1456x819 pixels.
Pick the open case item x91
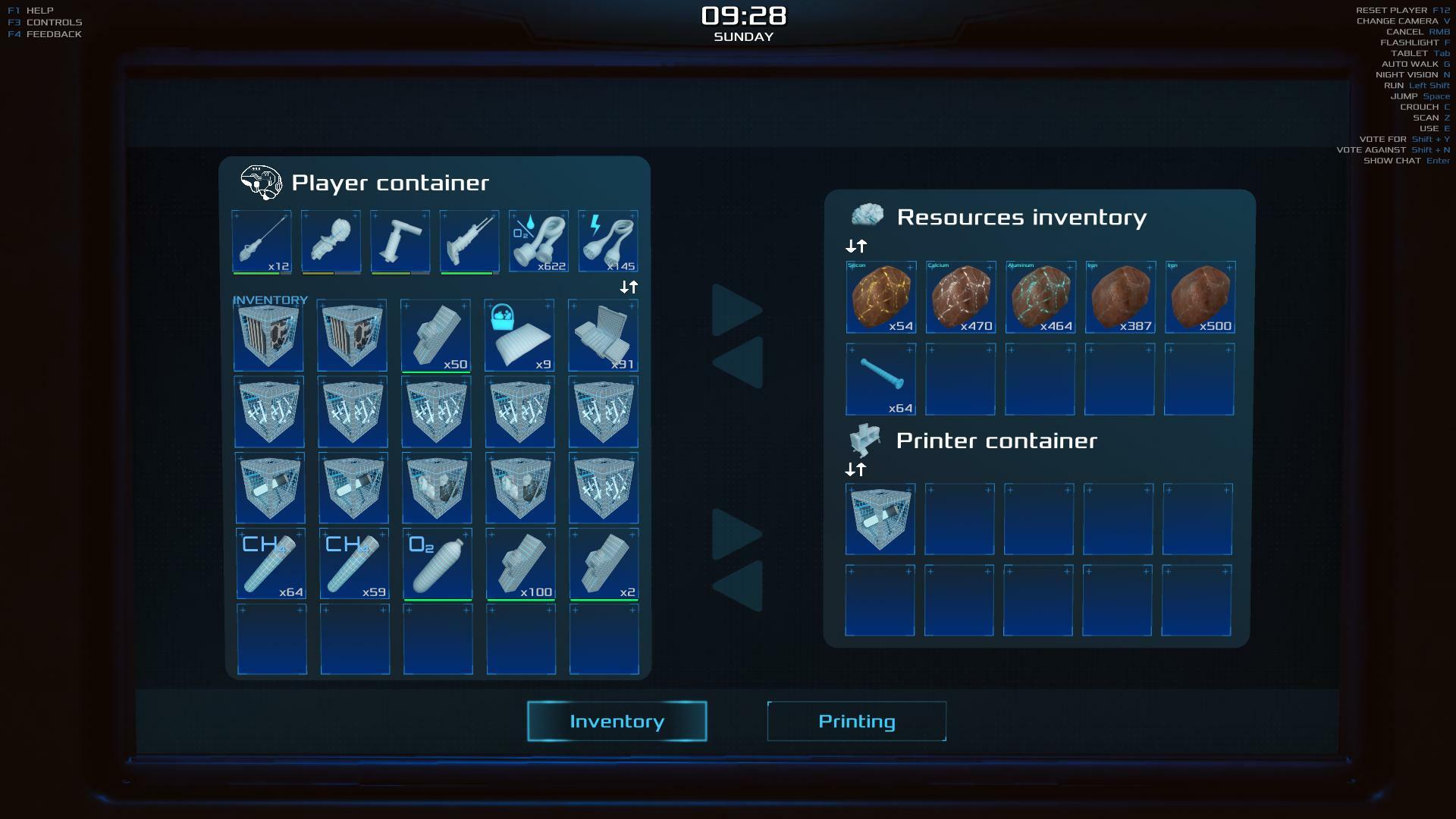[x=603, y=335]
